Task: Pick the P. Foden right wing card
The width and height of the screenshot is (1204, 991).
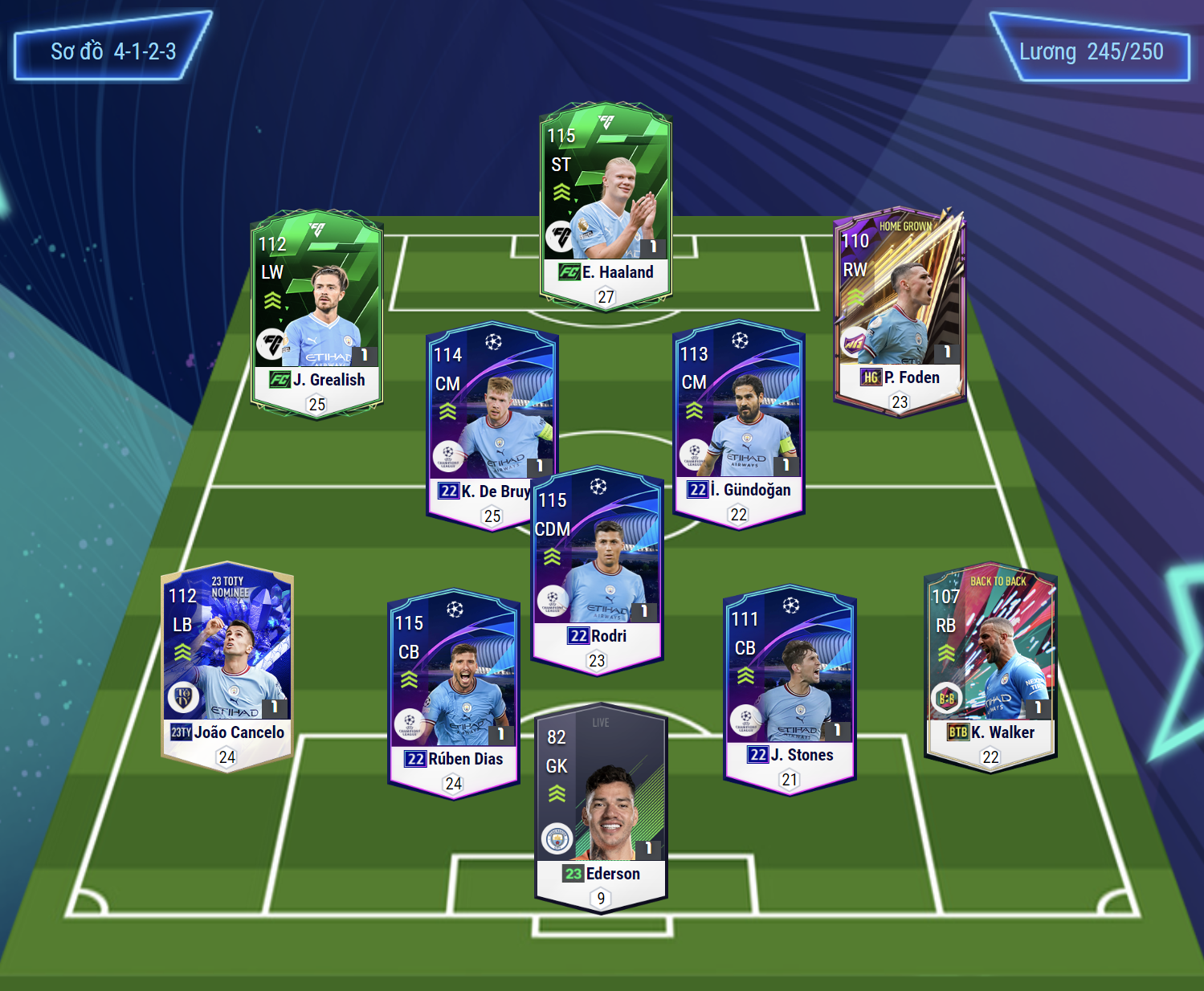Action: 900,309
